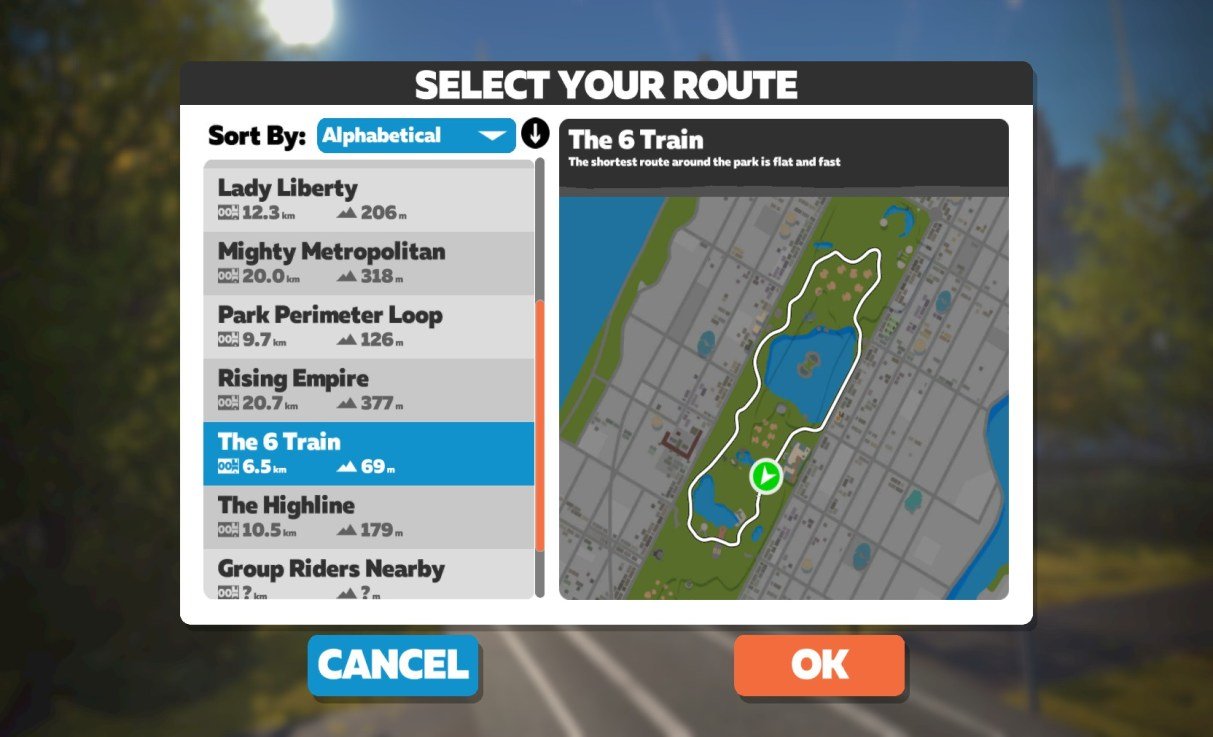
Task: Pick the Park Perimeter Loop route
Action: click(368, 326)
